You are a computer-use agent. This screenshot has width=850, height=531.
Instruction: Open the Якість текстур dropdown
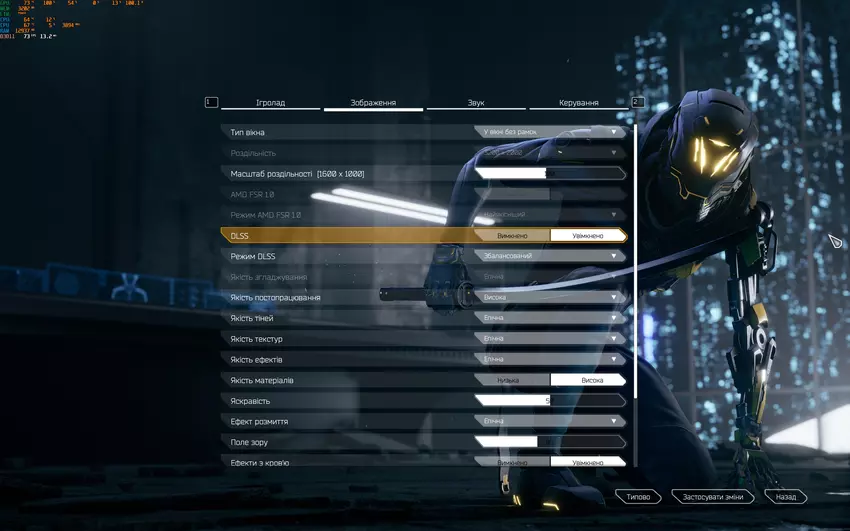(550, 339)
